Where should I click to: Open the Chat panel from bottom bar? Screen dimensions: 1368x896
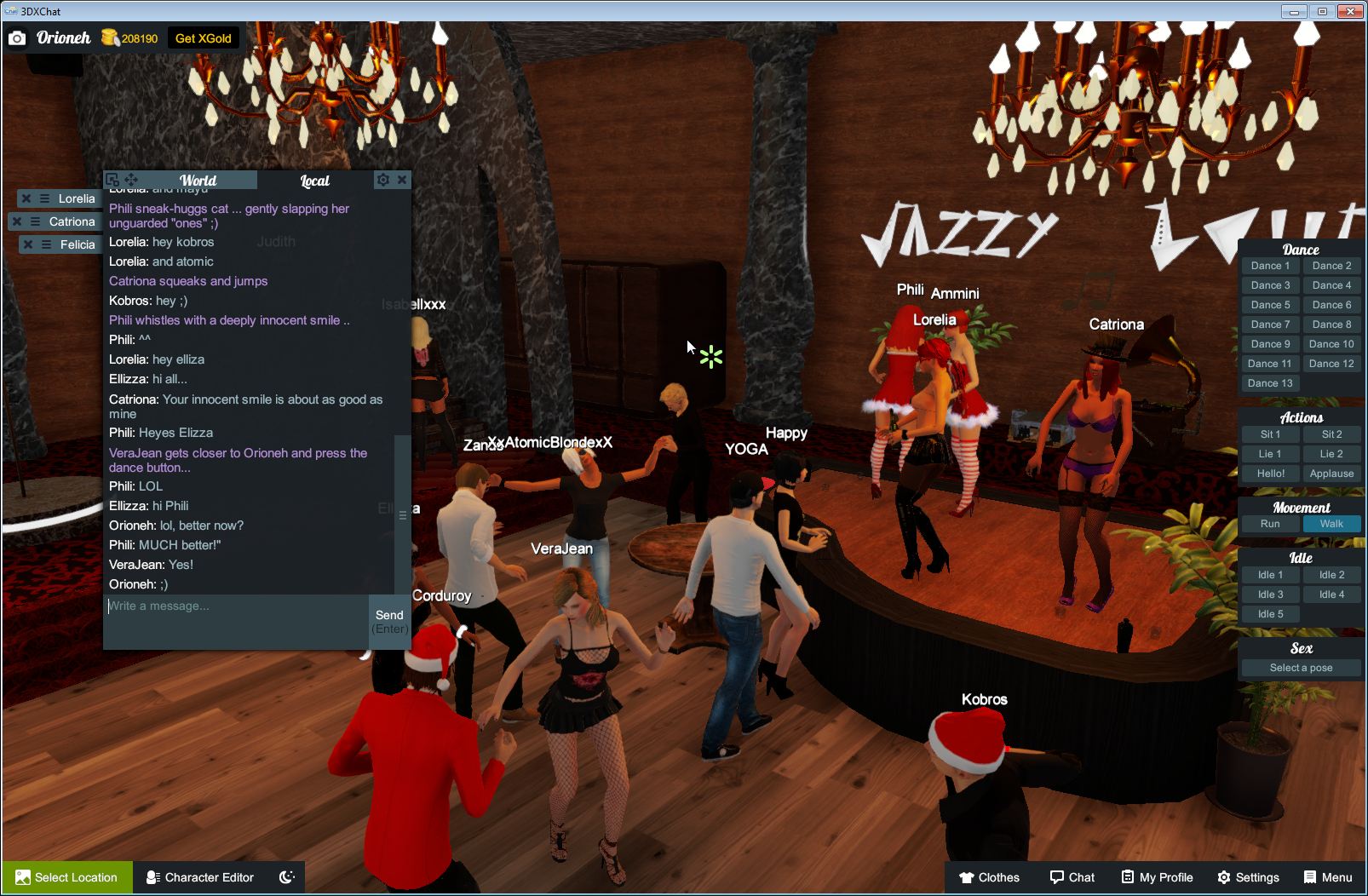[x=1072, y=876]
